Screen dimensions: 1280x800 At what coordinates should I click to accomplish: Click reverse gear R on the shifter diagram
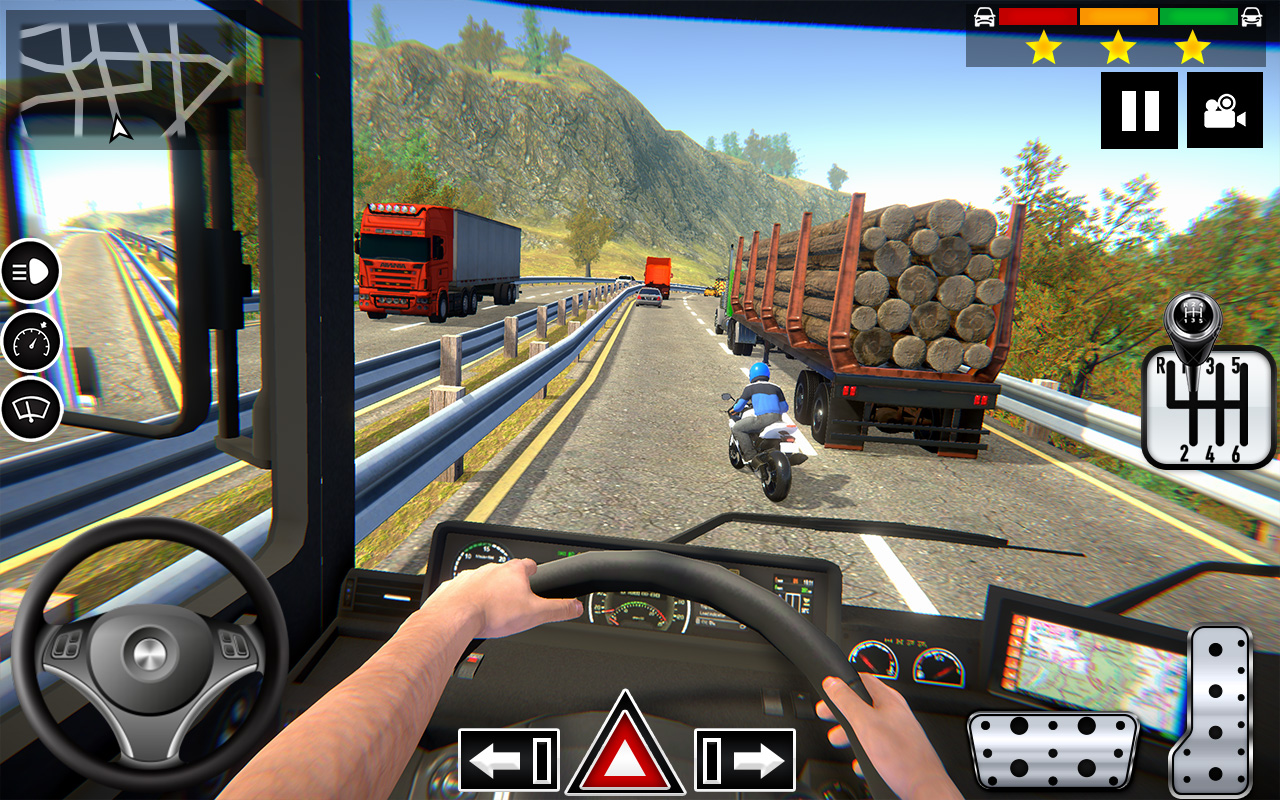[1161, 364]
